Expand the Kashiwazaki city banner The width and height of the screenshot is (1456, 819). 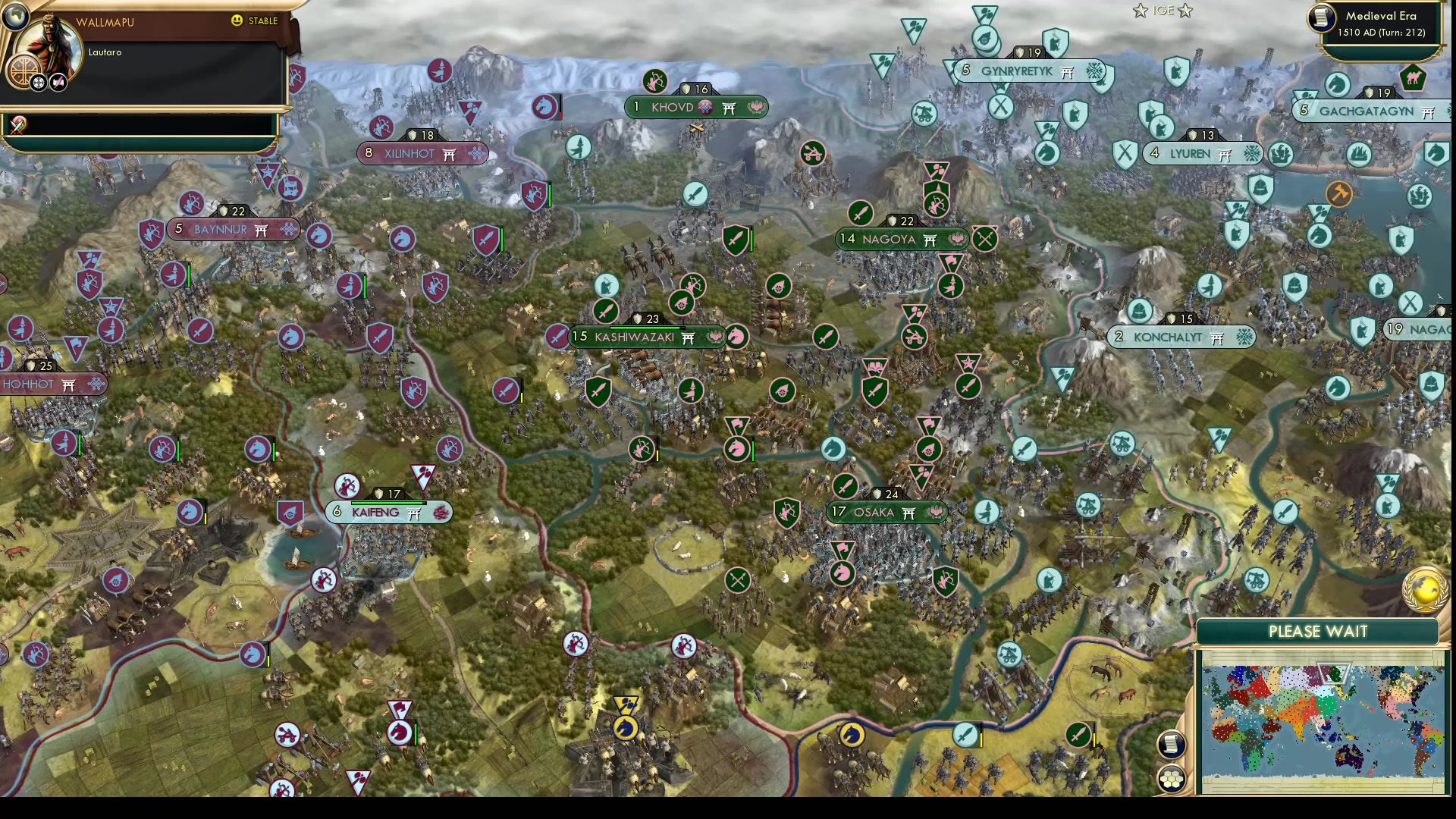point(648,337)
